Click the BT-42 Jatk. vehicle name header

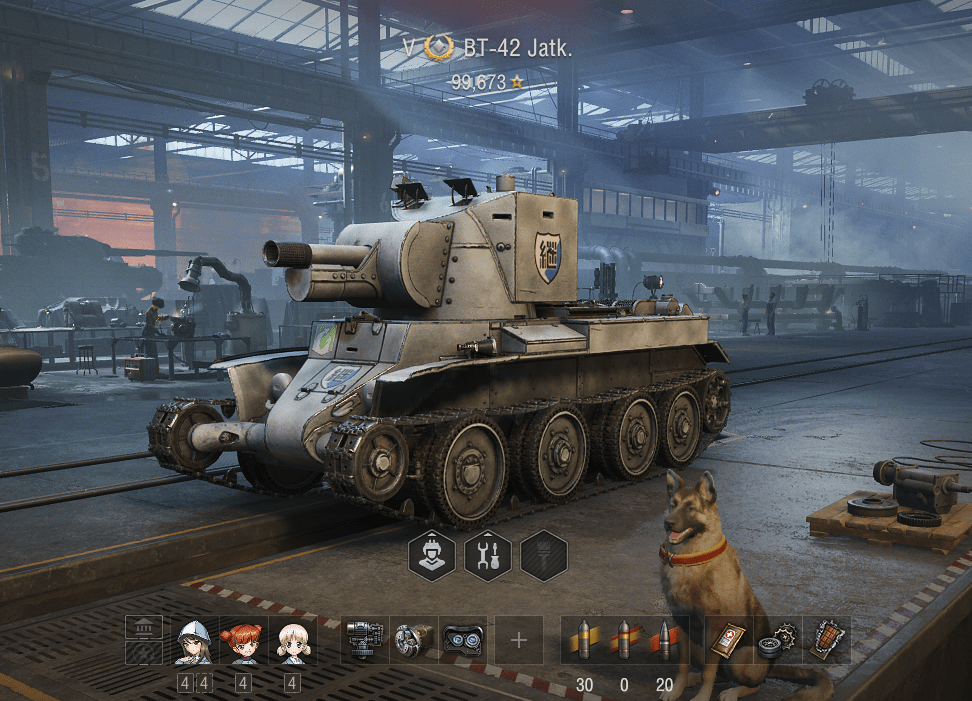point(518,48)
